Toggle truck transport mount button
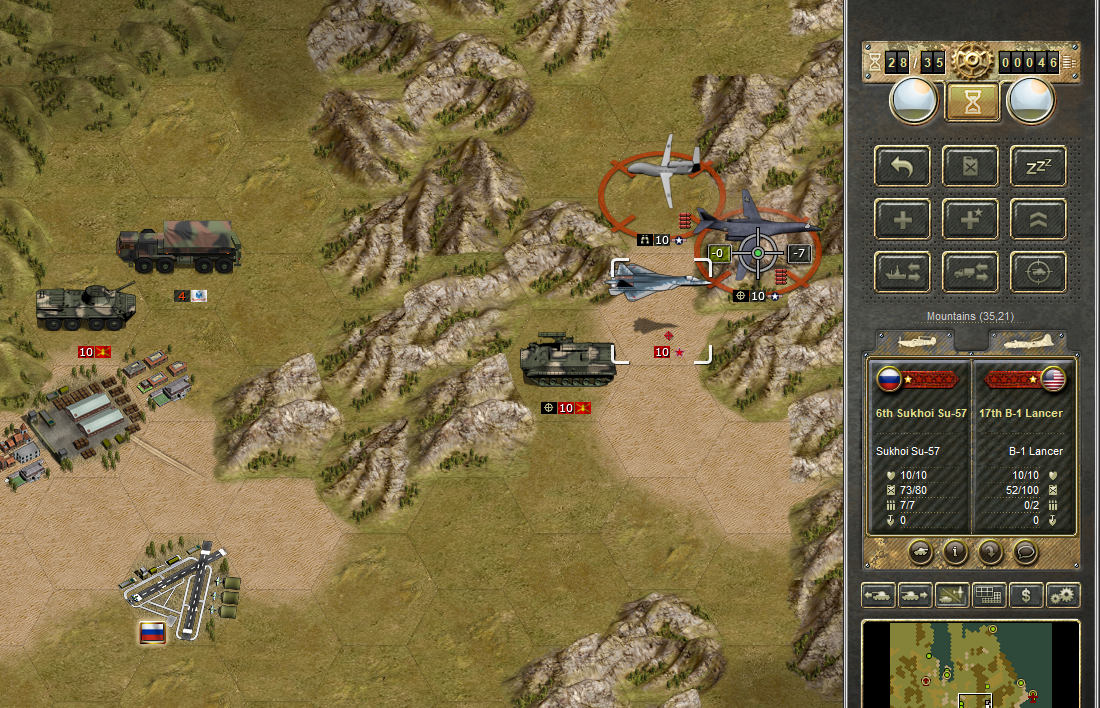Screen dimensions: 1100x708 [970, 271]
